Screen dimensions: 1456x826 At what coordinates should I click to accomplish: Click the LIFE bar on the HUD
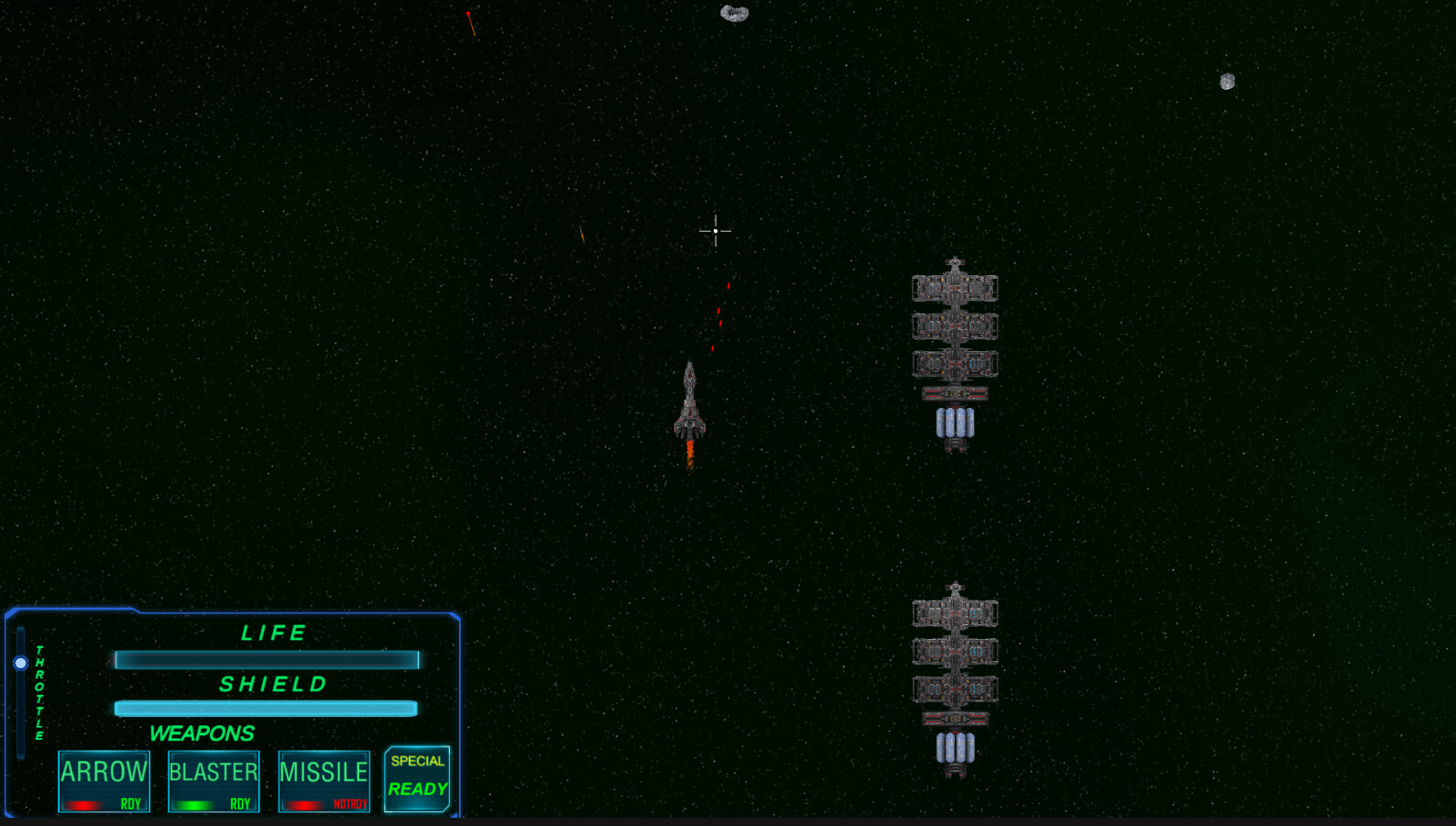pos(266,659)
